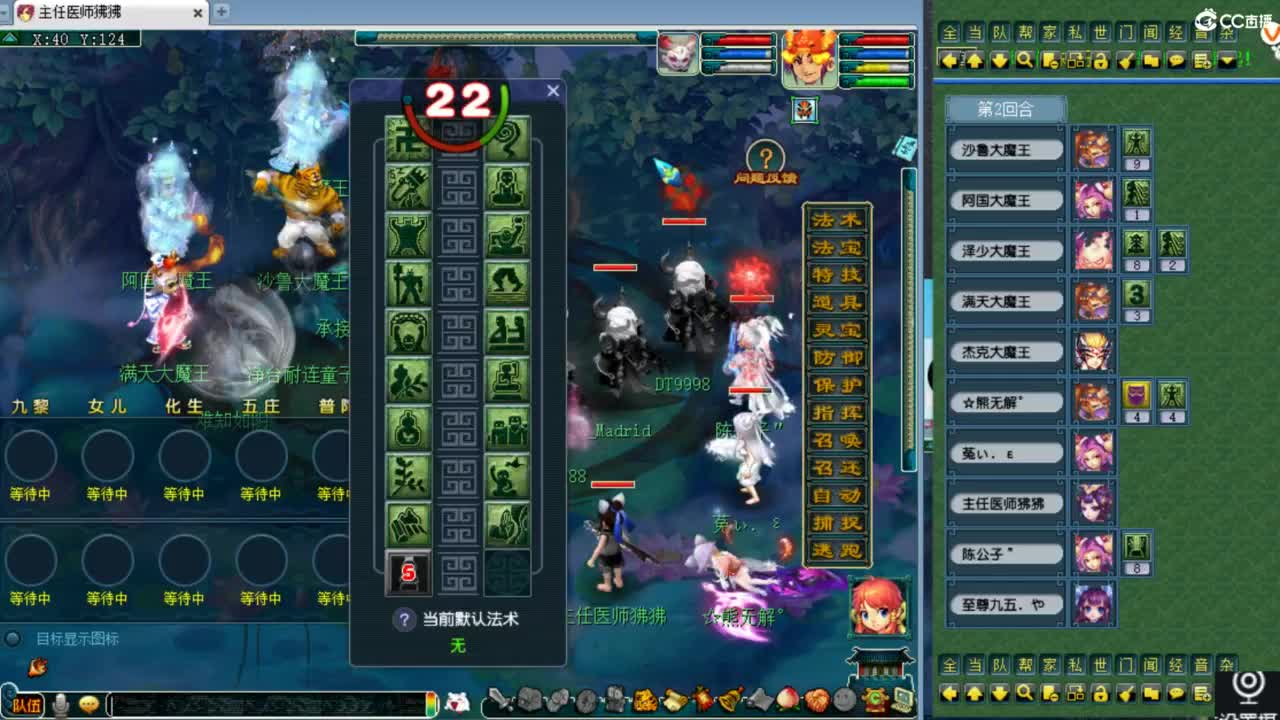This screenshot has width=1280, height=720.
Task: Switch to the 全 chat channel tab
Action: 951,32
